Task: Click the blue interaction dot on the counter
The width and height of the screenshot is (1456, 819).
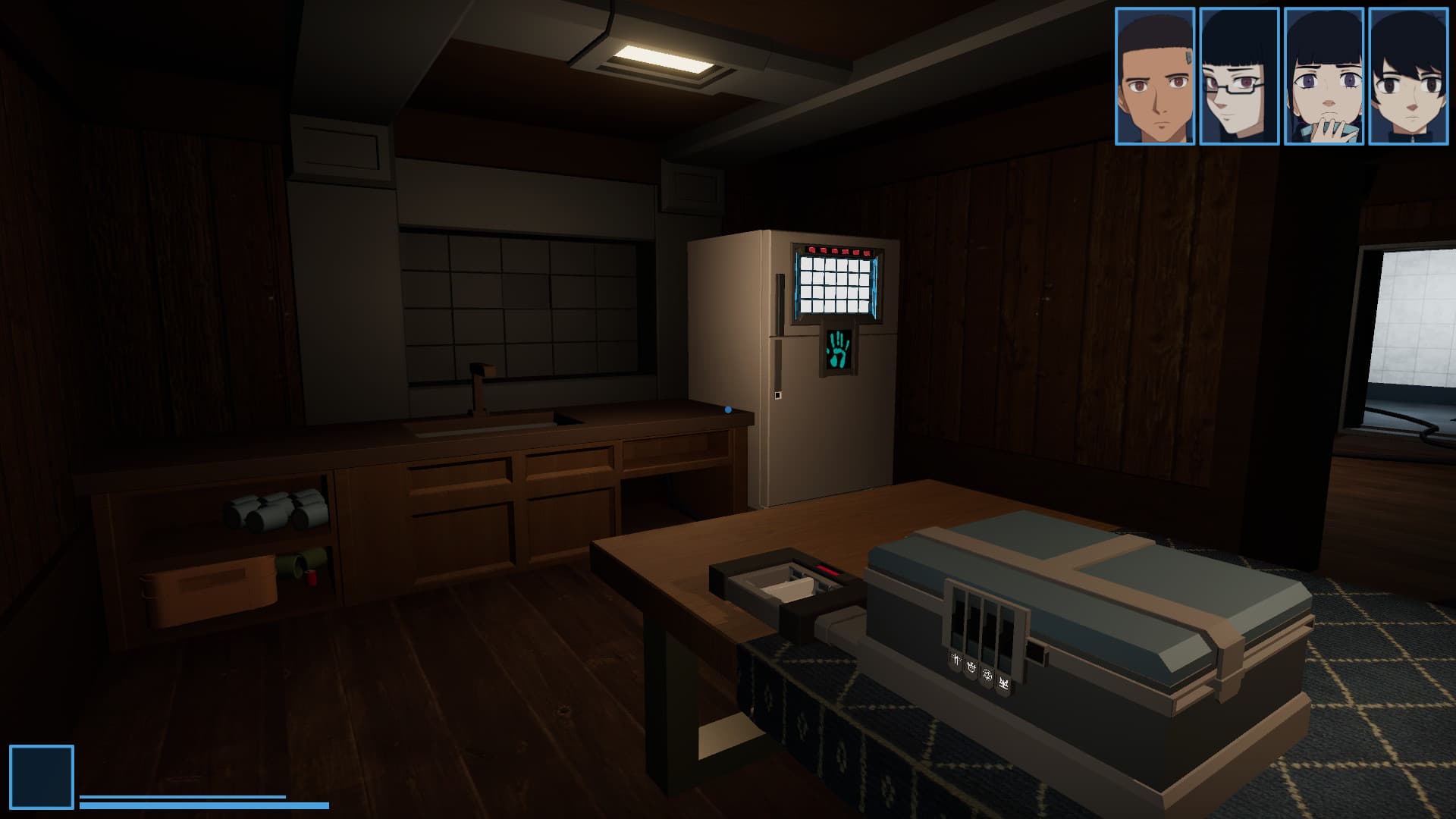Action: click(726, 408)
